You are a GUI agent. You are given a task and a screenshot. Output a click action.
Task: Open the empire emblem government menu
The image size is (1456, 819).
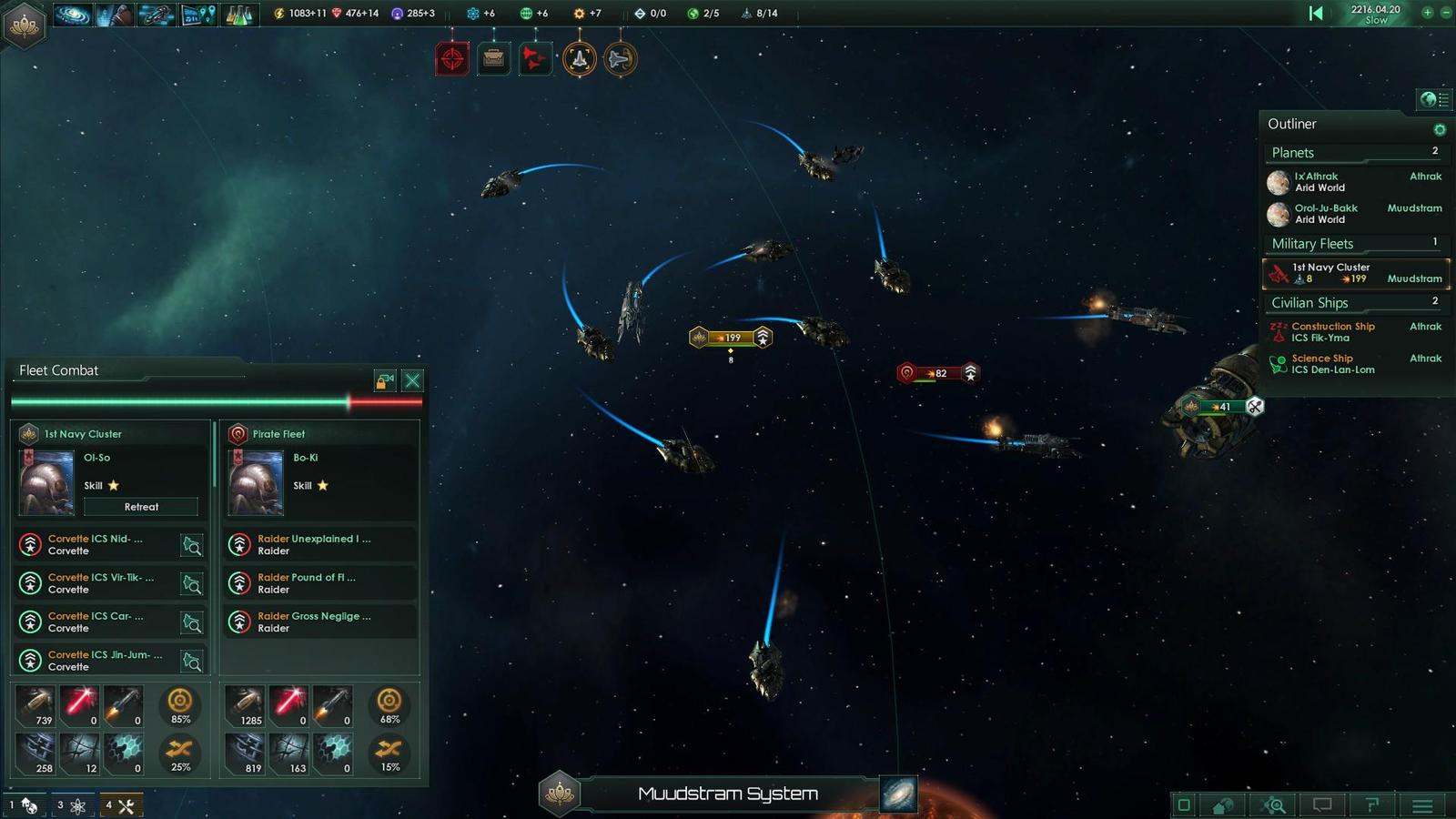pos(25,24)
